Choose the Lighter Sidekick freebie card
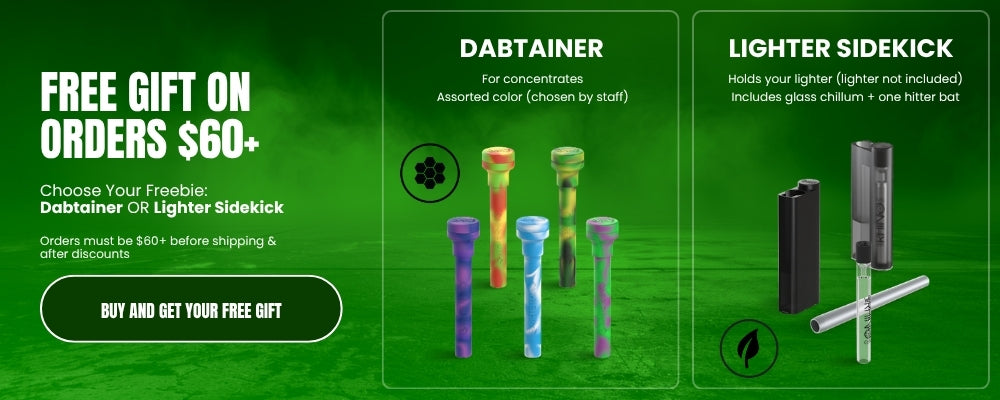1000x400 pixels. coord(840,200)
